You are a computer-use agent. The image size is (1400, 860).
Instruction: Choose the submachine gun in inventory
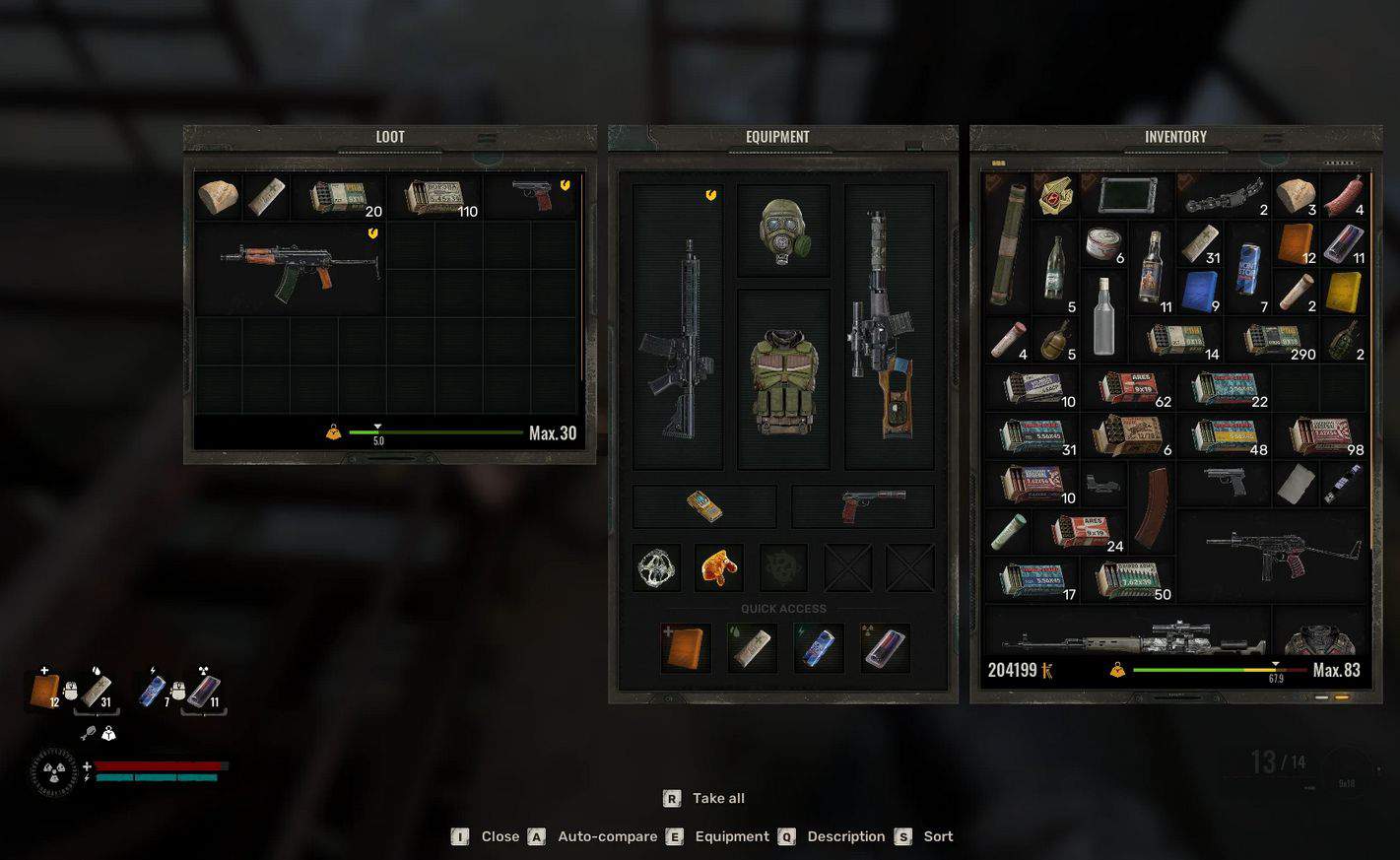pyautogui.click(x=1274, y=555)
